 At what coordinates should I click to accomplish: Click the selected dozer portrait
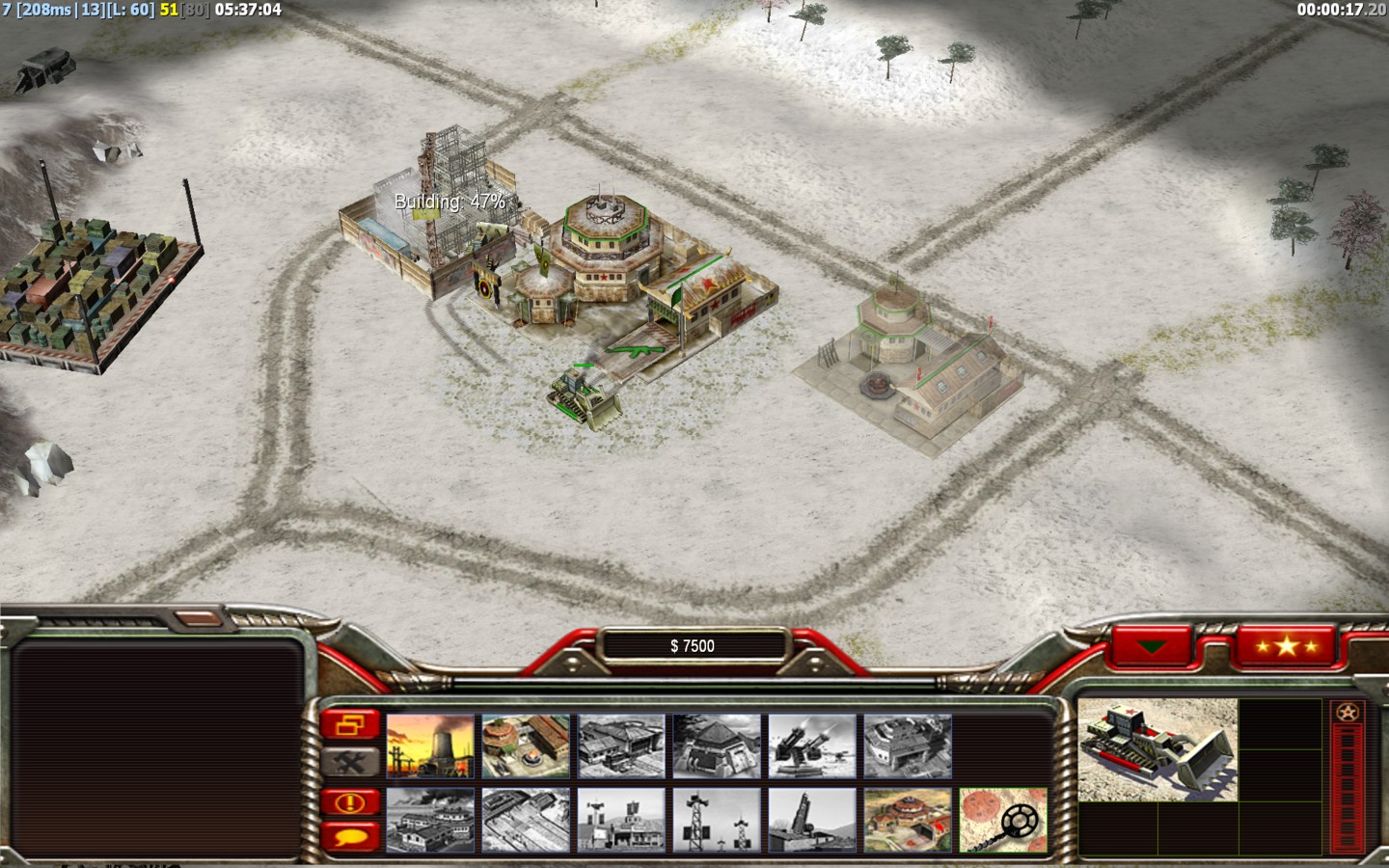1157,749
